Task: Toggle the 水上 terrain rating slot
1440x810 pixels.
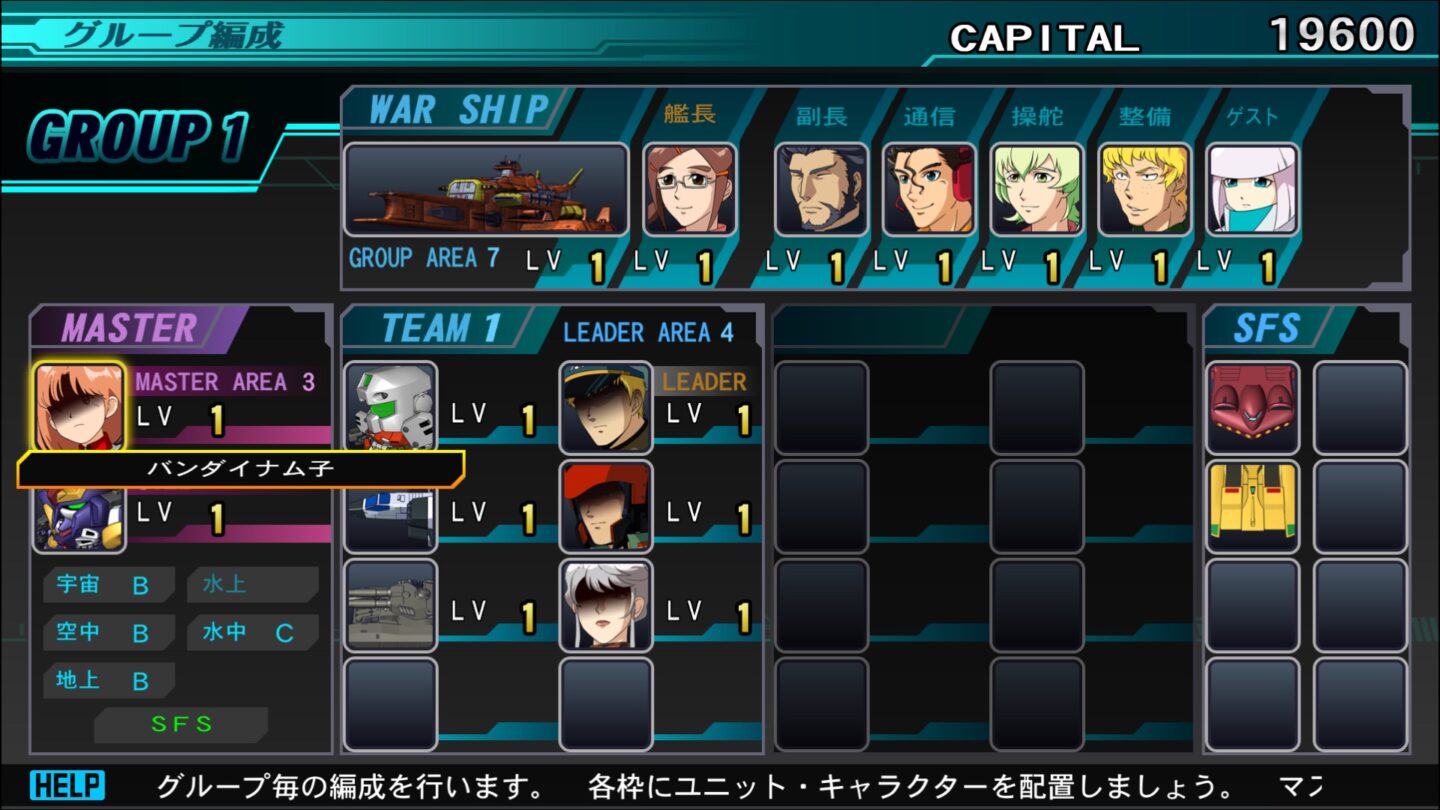Action: pyautogui.click(x=251, y=583)
